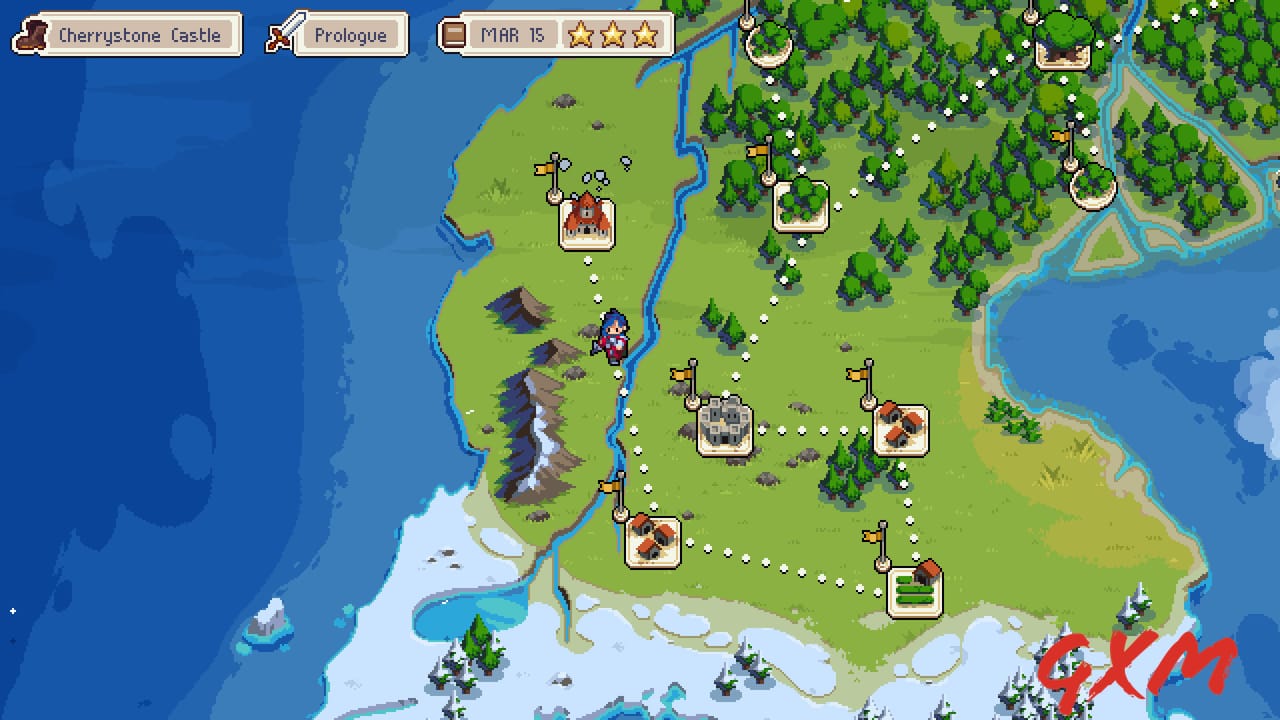The image size is (1280, 720).
Task: Toggle the third star rating
Action: 645,35
